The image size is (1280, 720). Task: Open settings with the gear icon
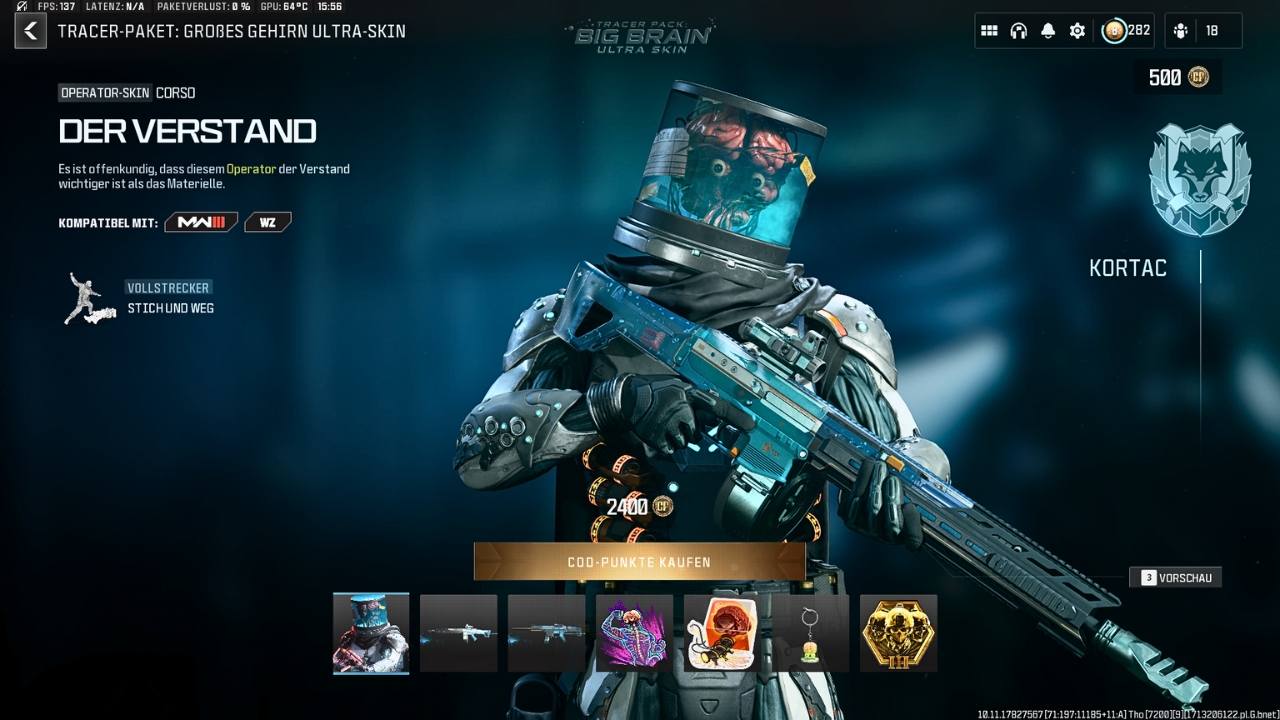tap(1077, 31)
